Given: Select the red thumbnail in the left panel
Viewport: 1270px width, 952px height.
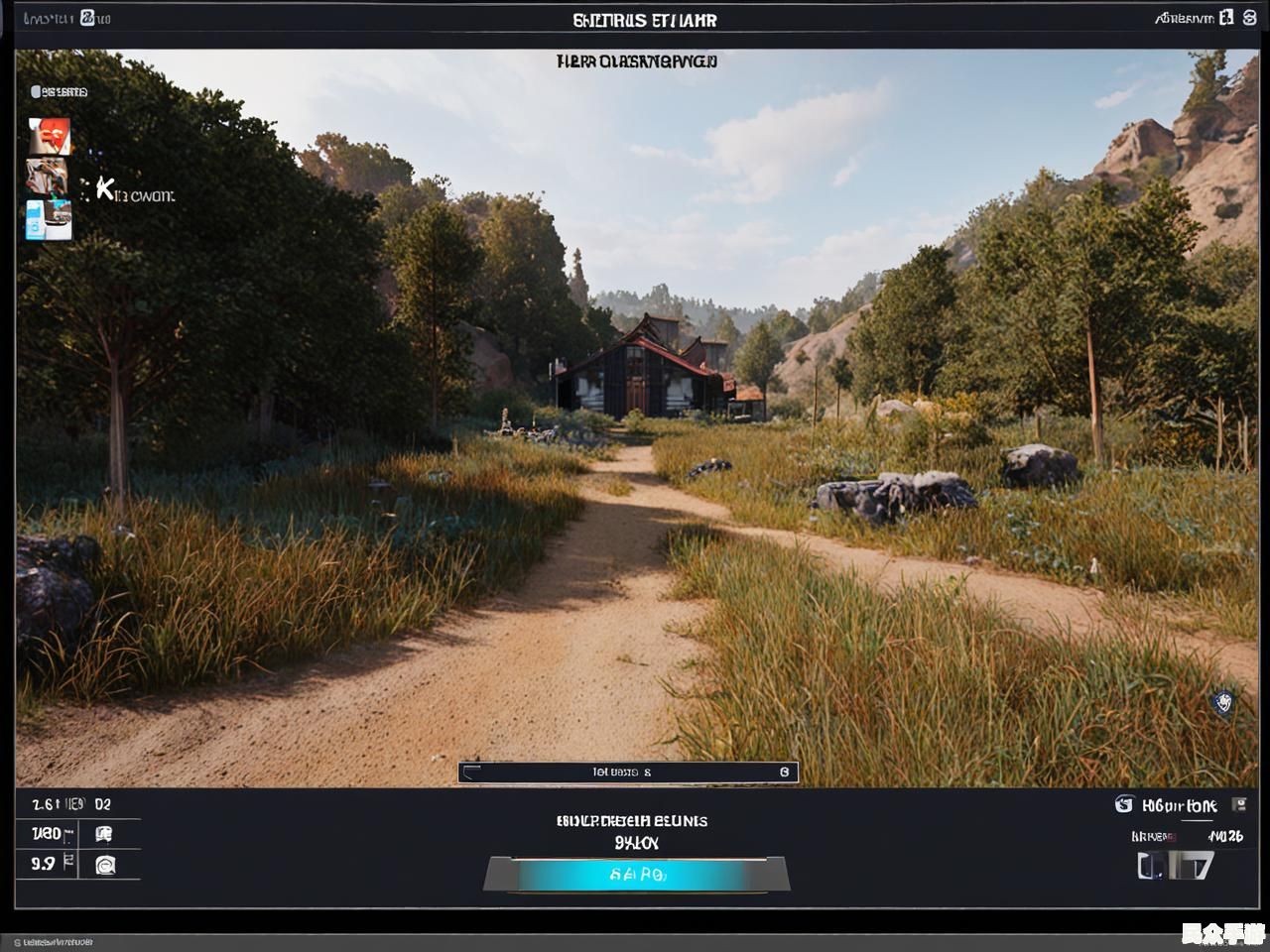Looking at the screenshot, I should (49, 137).
